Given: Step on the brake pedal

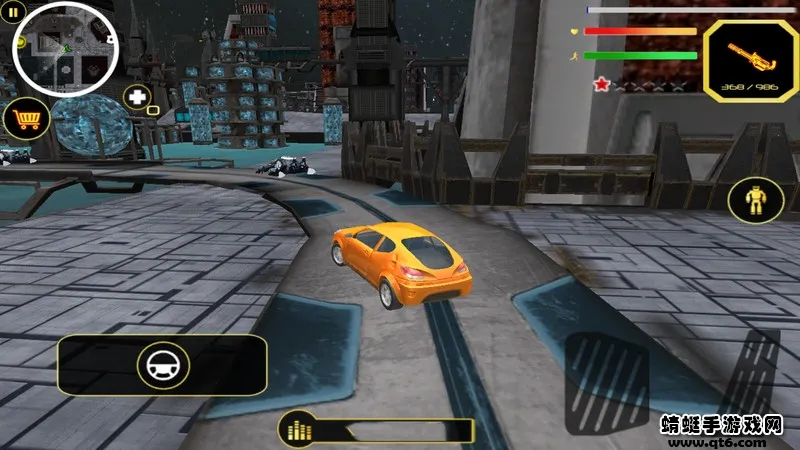Looking at the screenshot, I should click(x=607, y=383).
